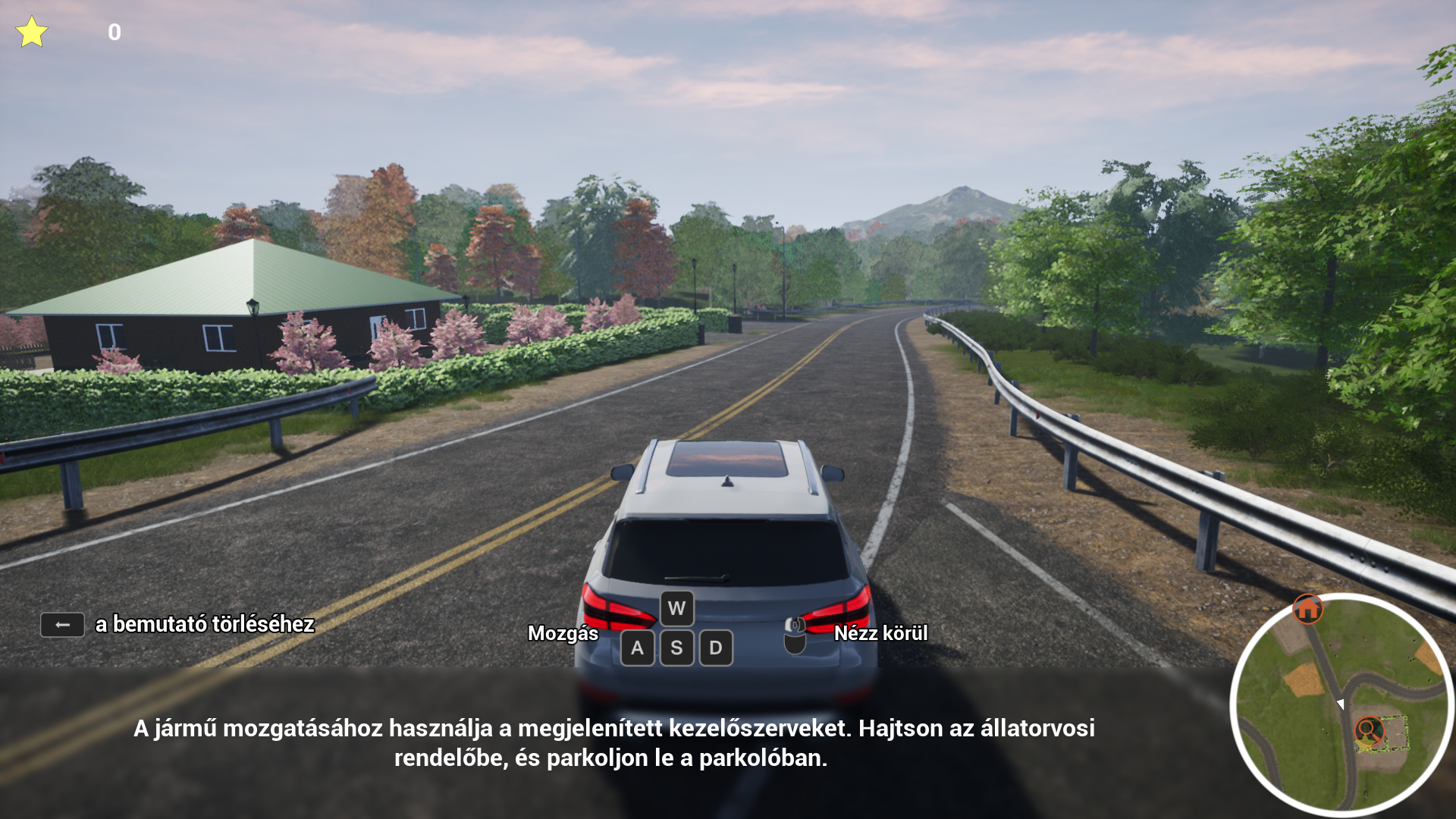Click the yellow star icon
1456x819 pixels.
(x=32, y=33)
